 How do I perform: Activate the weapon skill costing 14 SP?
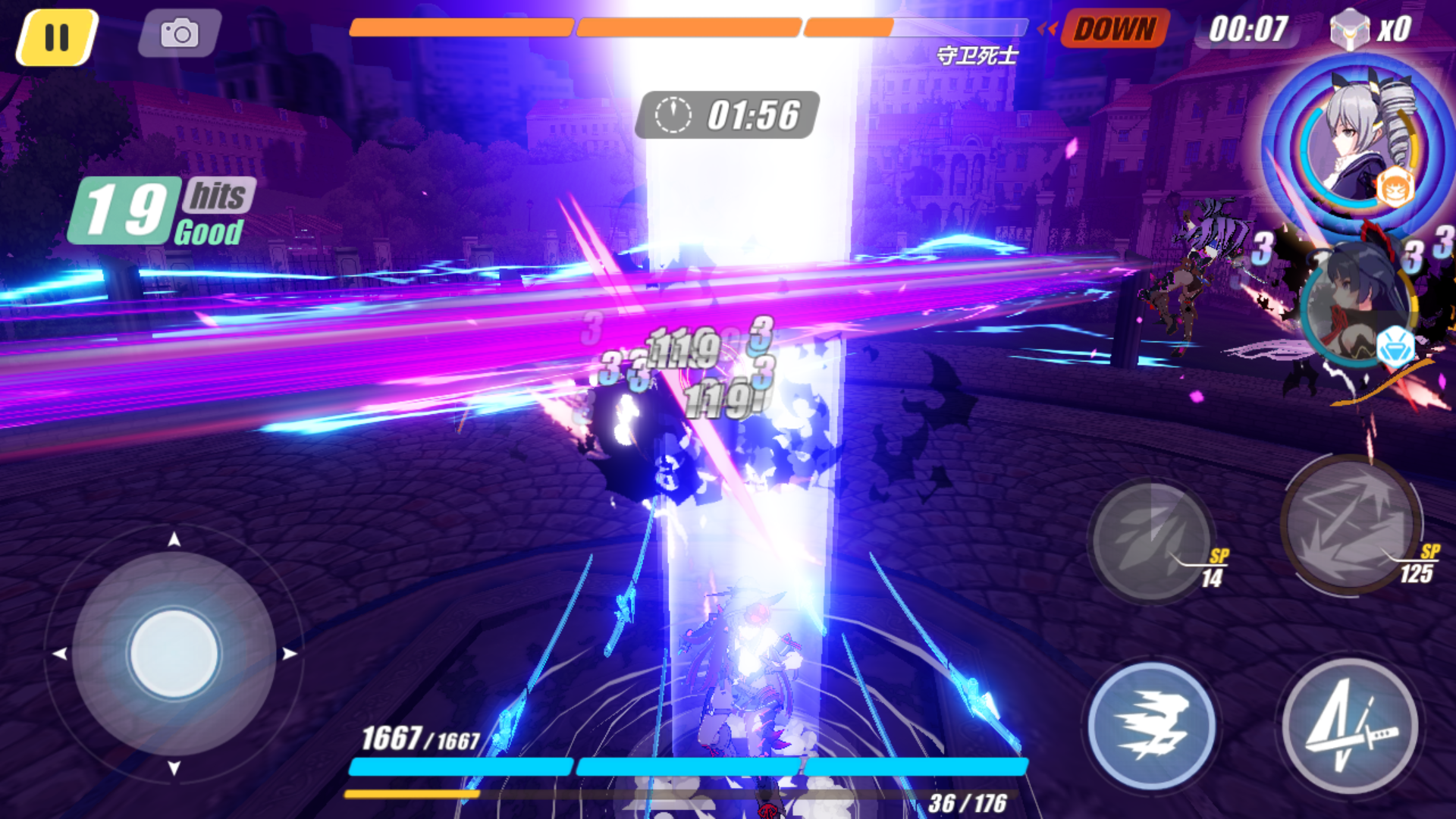coord(1151,540)
